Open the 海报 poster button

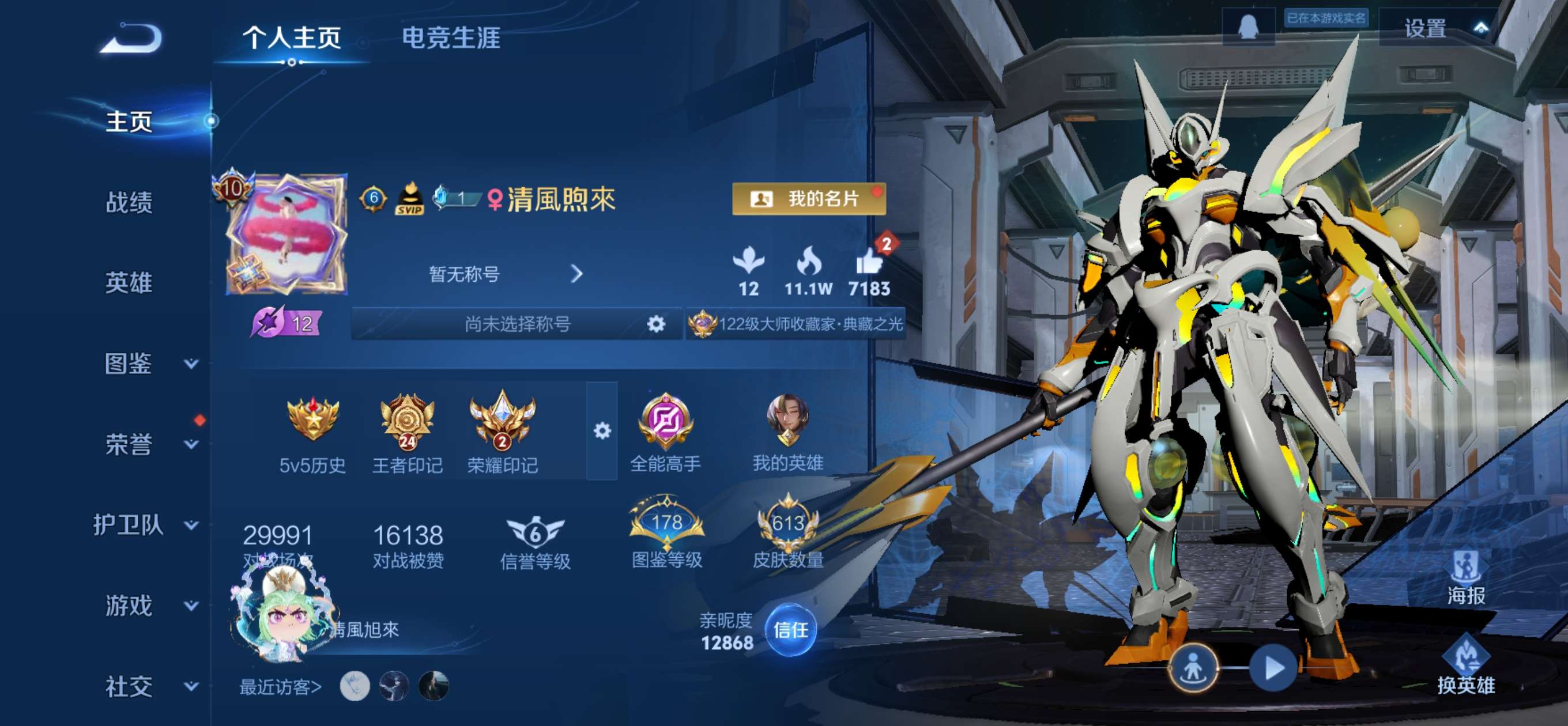1466,578
